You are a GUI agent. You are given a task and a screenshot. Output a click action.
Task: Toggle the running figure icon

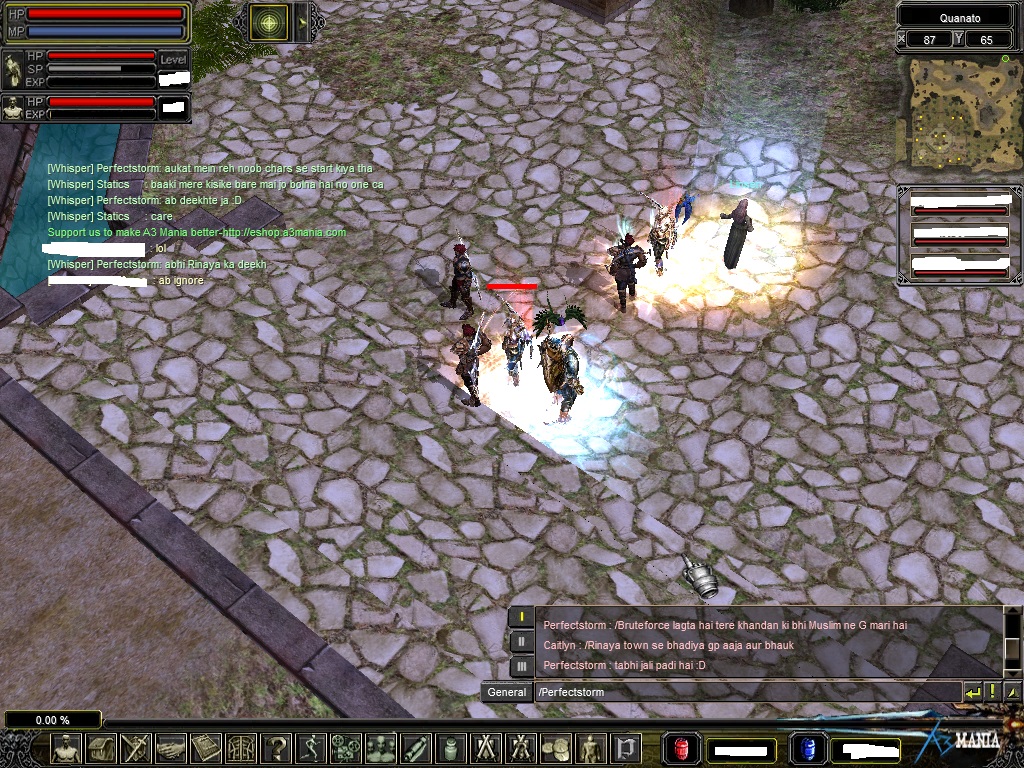(x=311, y=747)
